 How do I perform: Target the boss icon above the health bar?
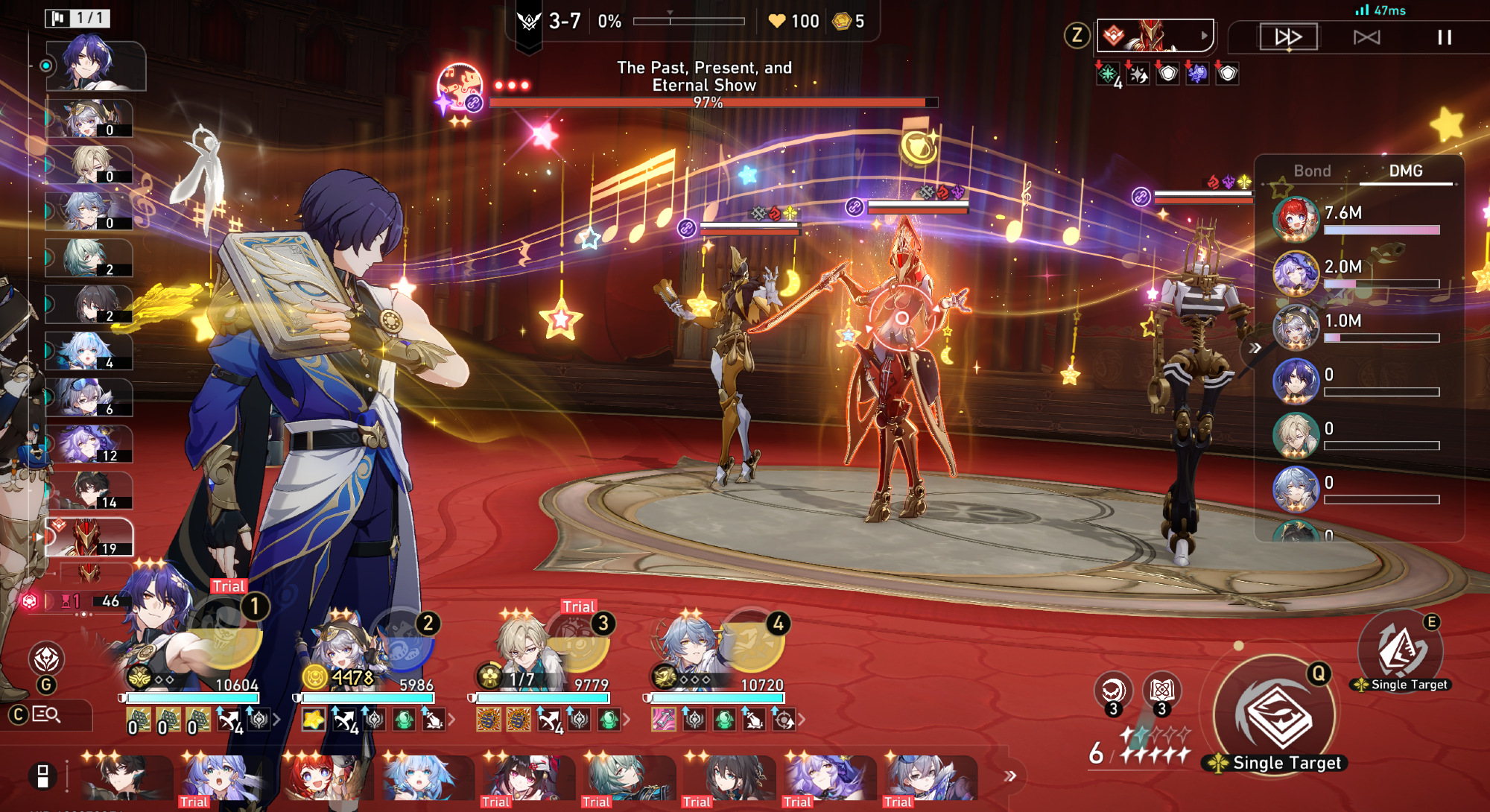tap(460, 88)
